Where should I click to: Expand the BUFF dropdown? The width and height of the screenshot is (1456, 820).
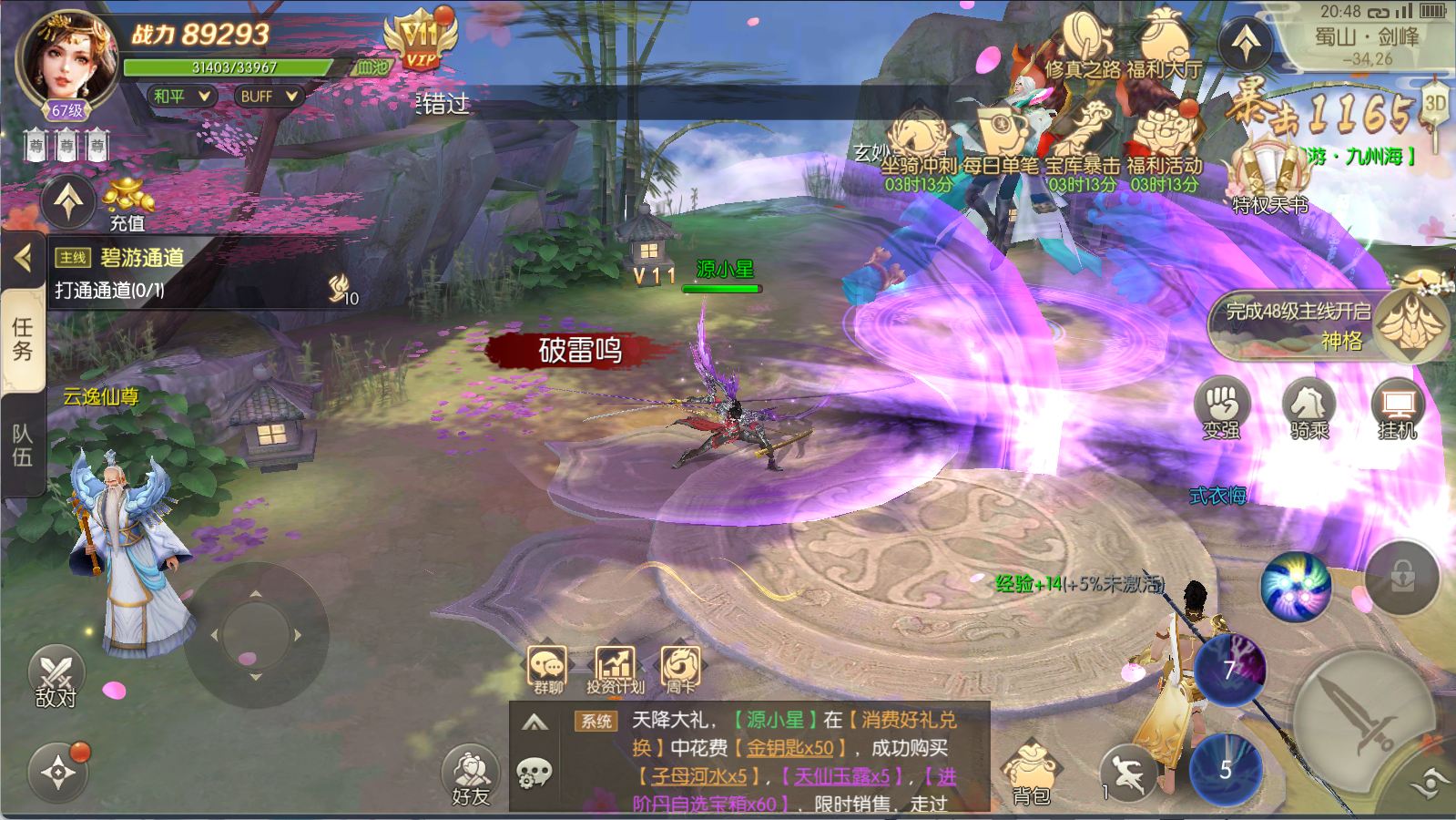tap(268, 96)
